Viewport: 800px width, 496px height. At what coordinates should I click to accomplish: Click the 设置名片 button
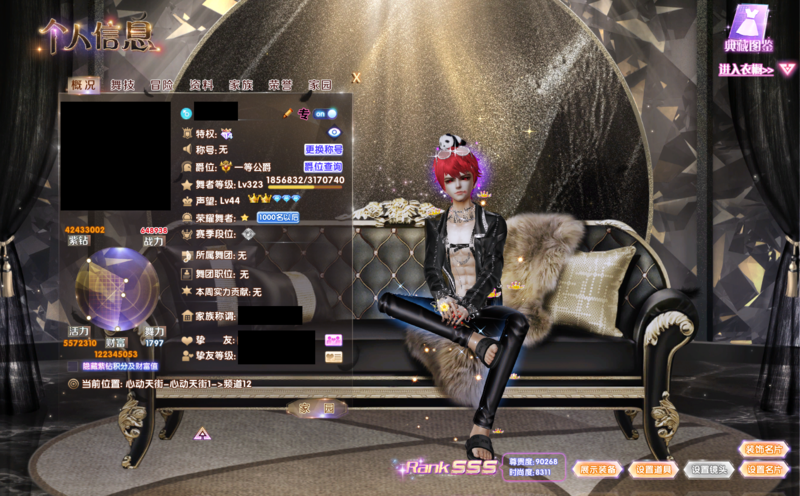[764, 469]
